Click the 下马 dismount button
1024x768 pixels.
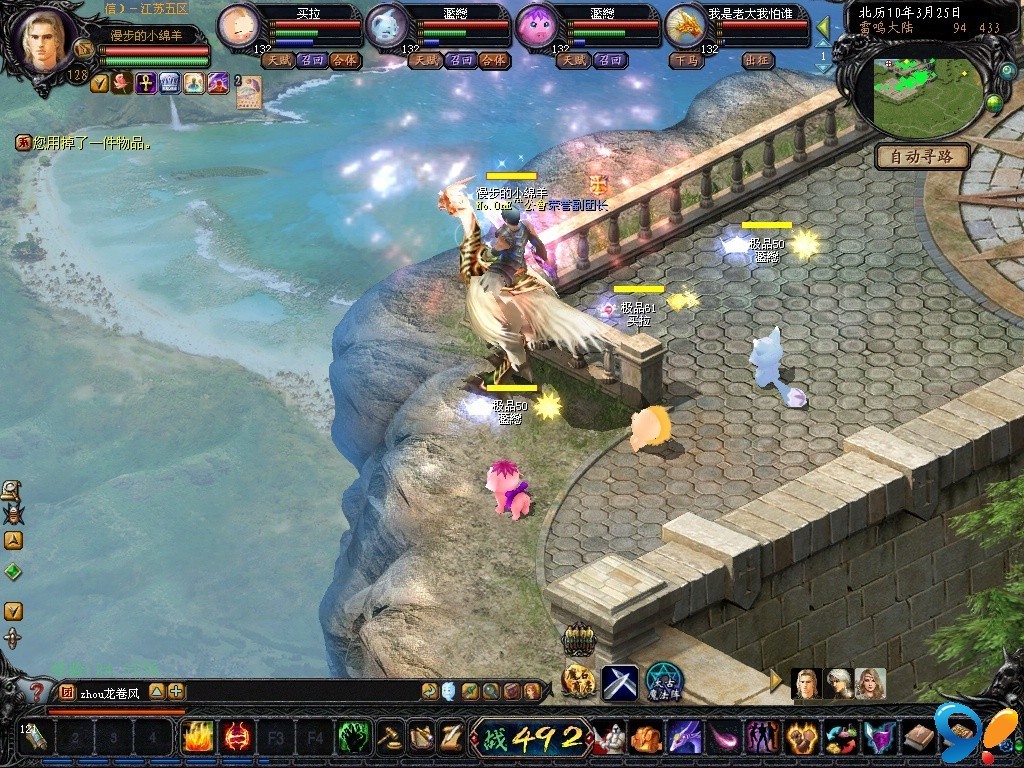coord(686,60)
